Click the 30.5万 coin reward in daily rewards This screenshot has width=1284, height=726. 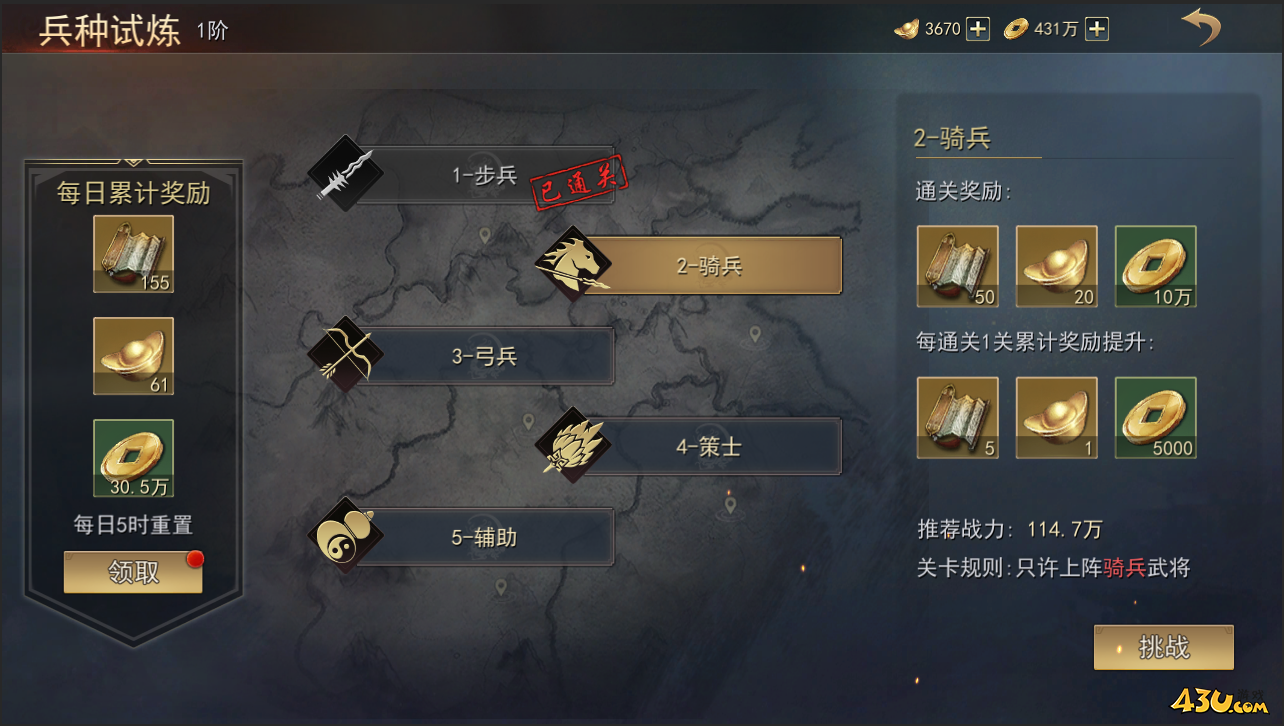point(133,456)
